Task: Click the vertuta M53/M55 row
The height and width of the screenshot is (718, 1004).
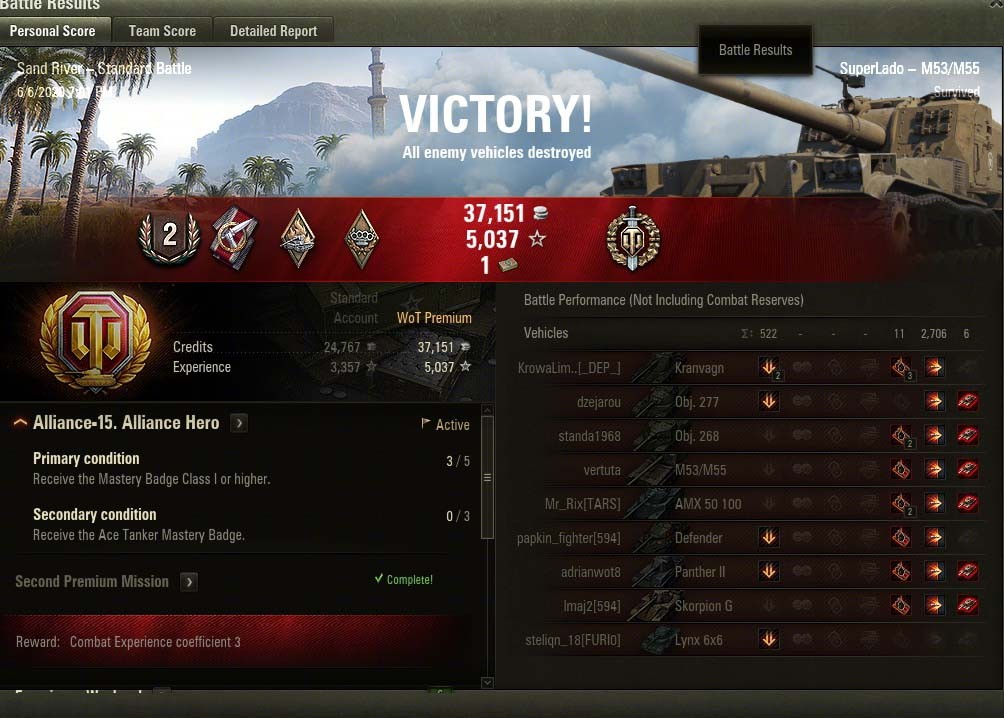Action: tap(700, 470)
